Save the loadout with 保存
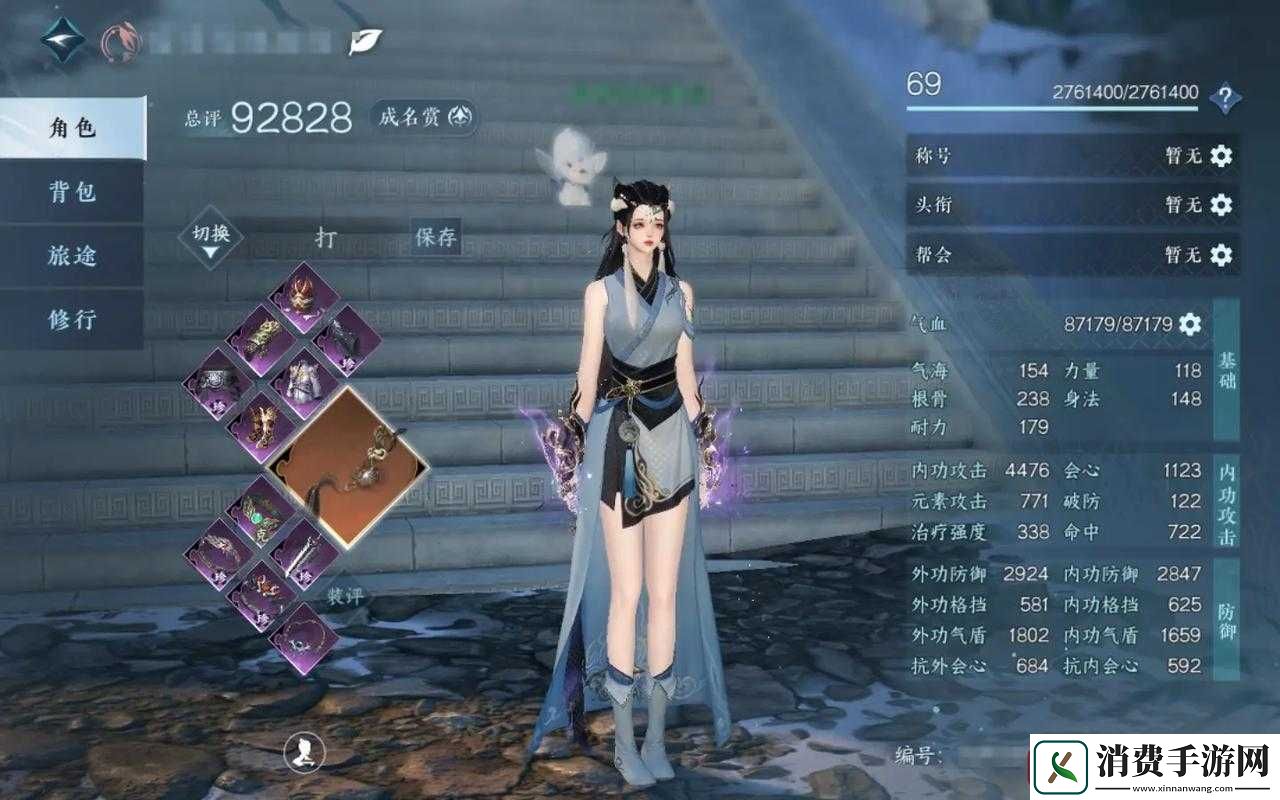Image resolution: width=1280 pixels, height=800 pixels. [436, 238]
